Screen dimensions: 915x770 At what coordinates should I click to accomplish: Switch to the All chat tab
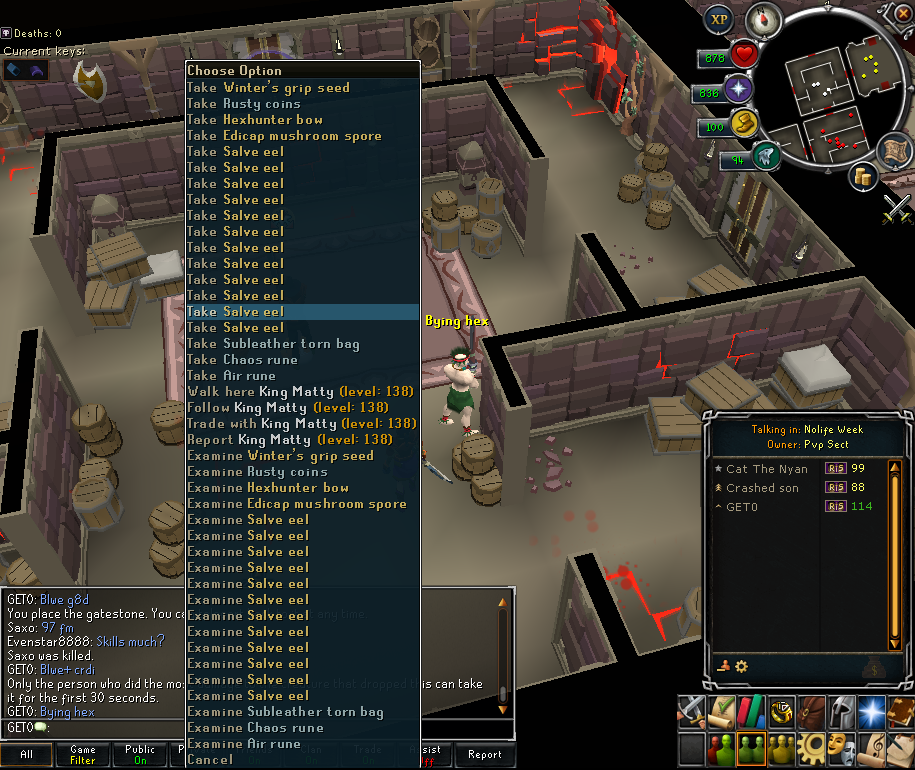[x=26, y=755]
